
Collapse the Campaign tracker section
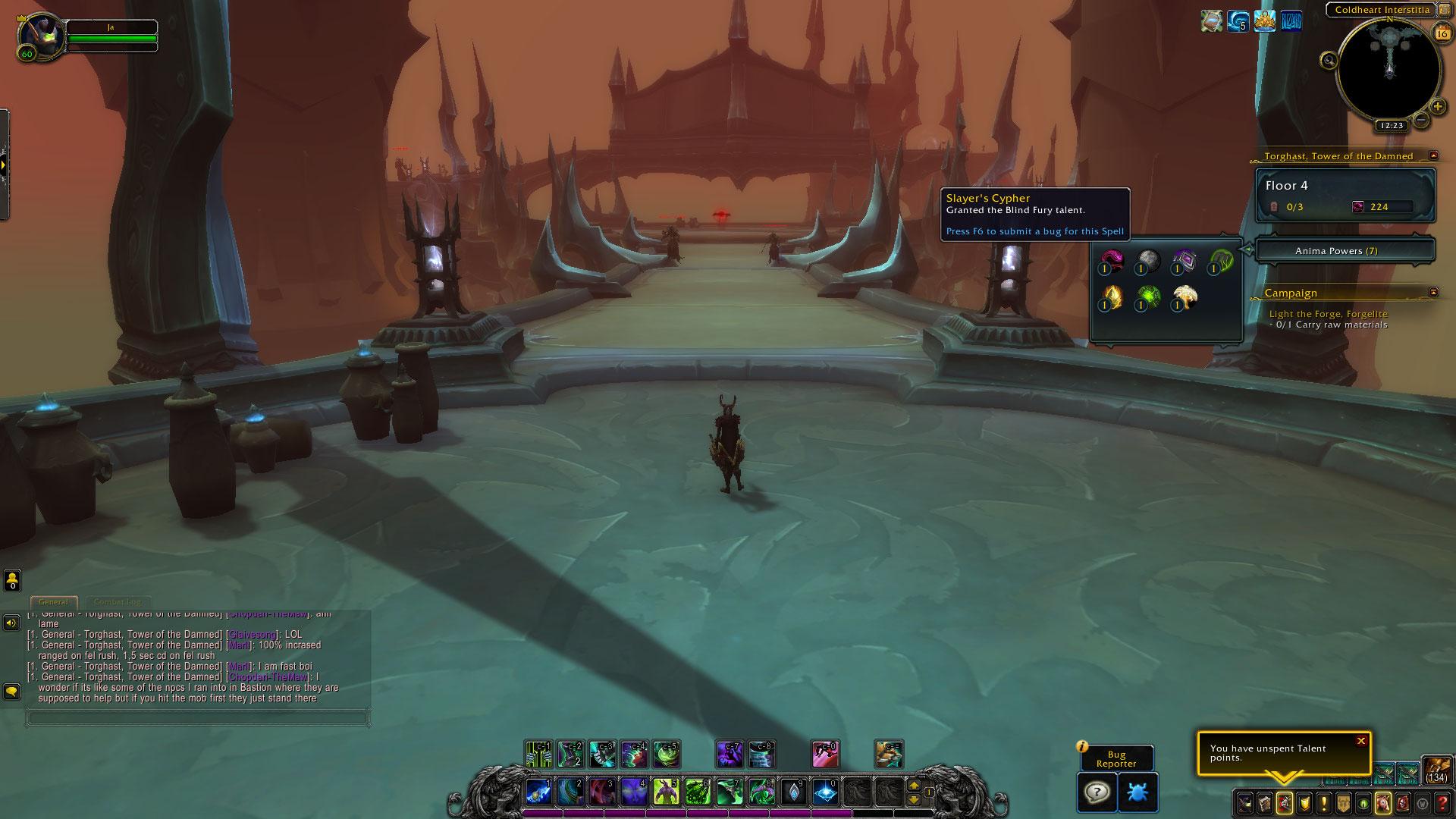pos(1433,292)
